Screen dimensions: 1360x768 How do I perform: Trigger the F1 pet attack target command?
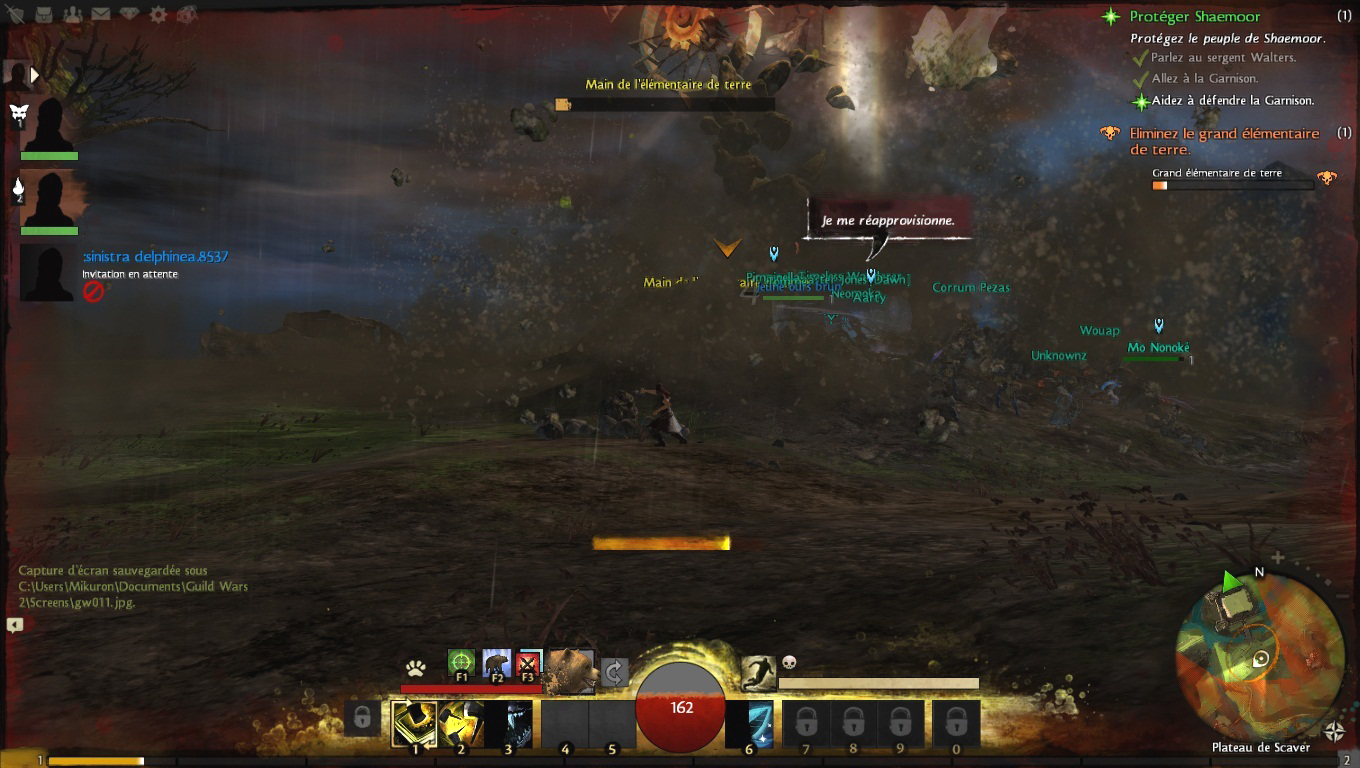pyautogui.click(x=461, y=664)
